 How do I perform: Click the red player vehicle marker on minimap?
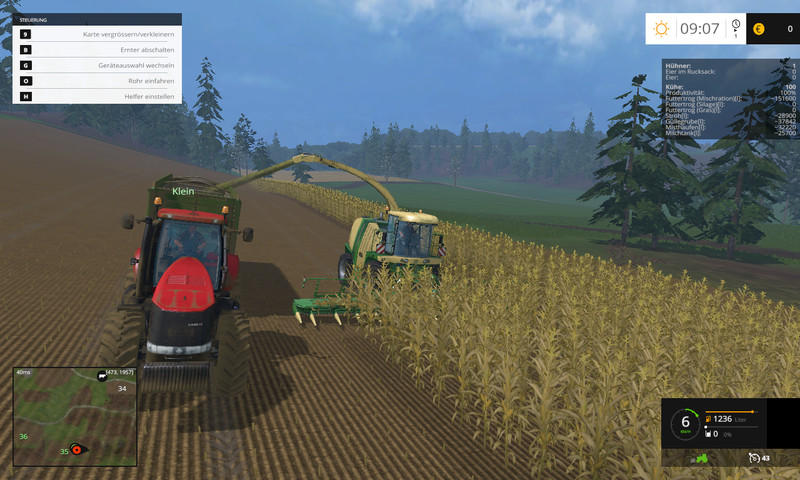[x=75, y=451]
